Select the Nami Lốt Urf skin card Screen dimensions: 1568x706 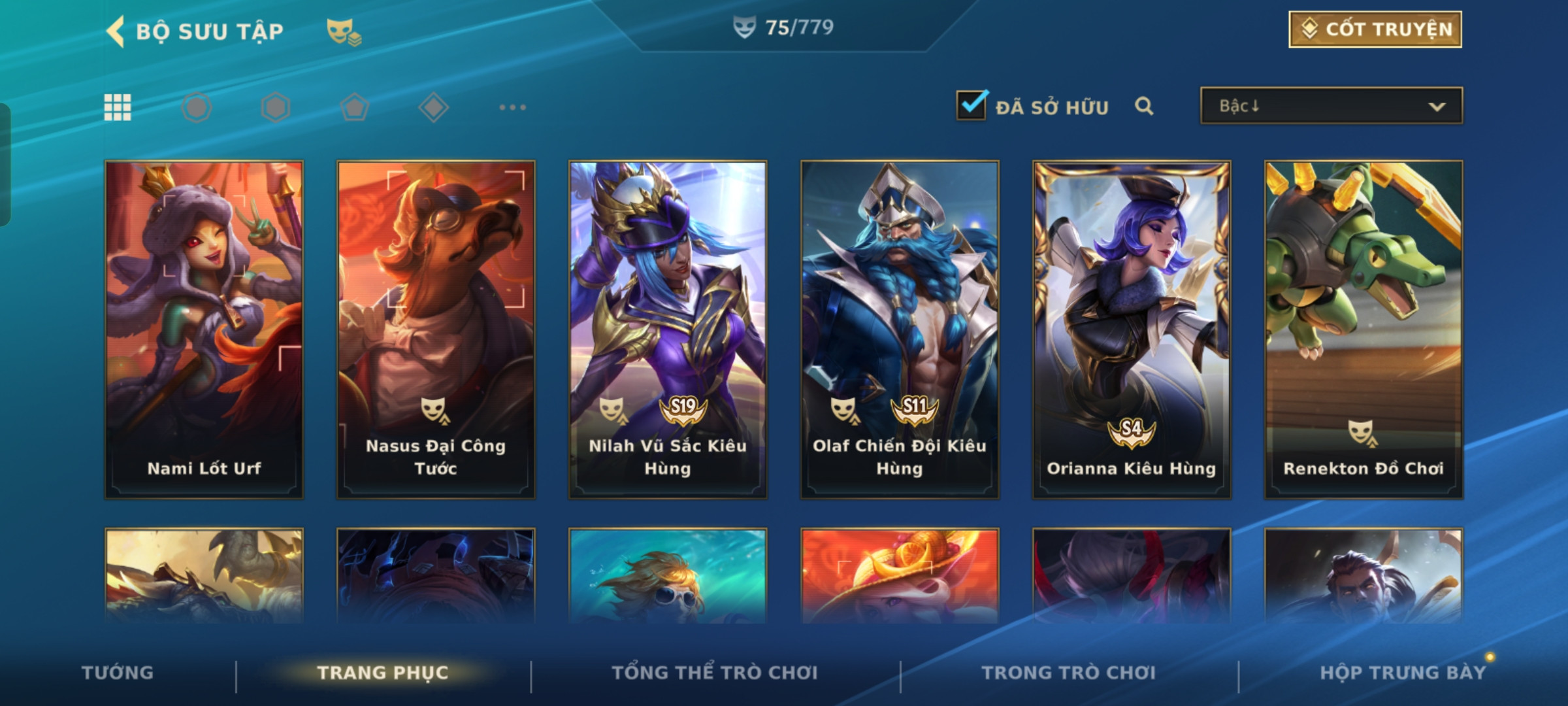[204, 329]
